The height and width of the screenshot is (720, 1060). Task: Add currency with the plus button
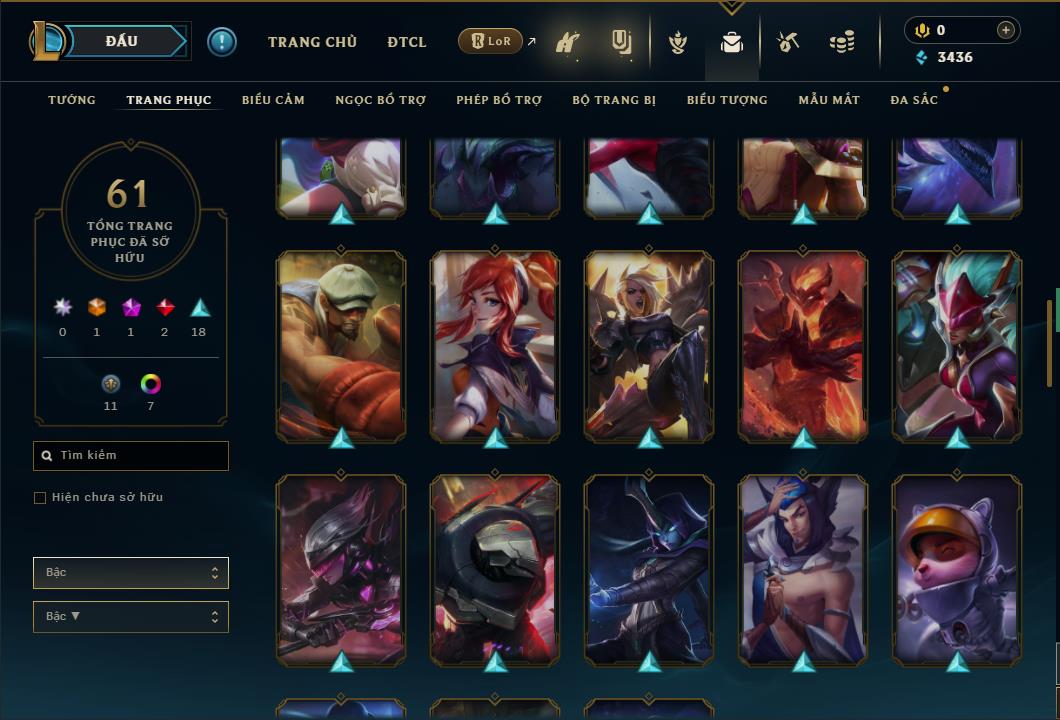click(x=1005, y=30)
